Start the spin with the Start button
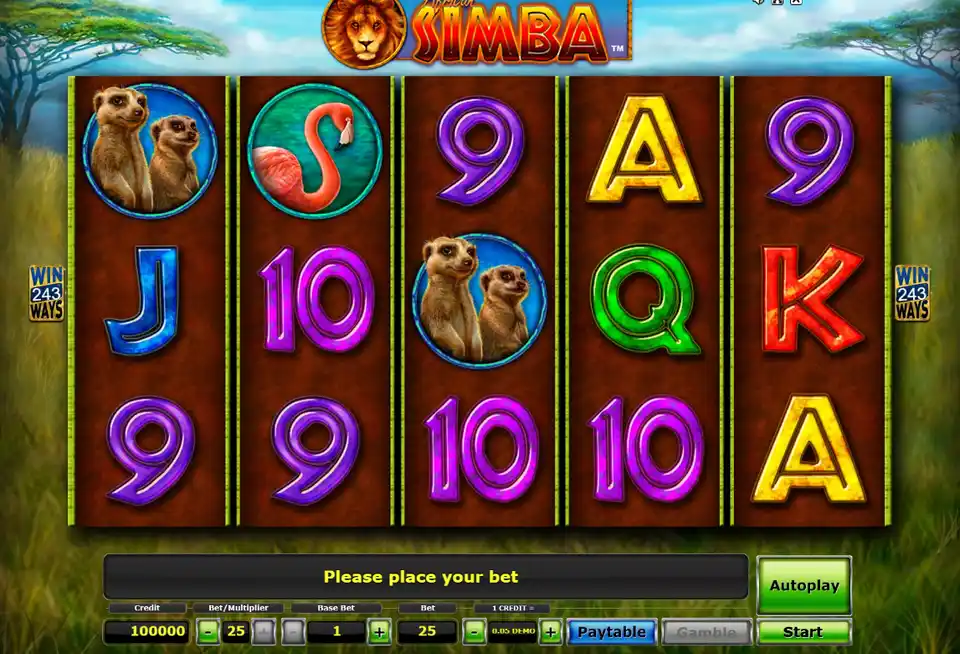 coord(804,632)
